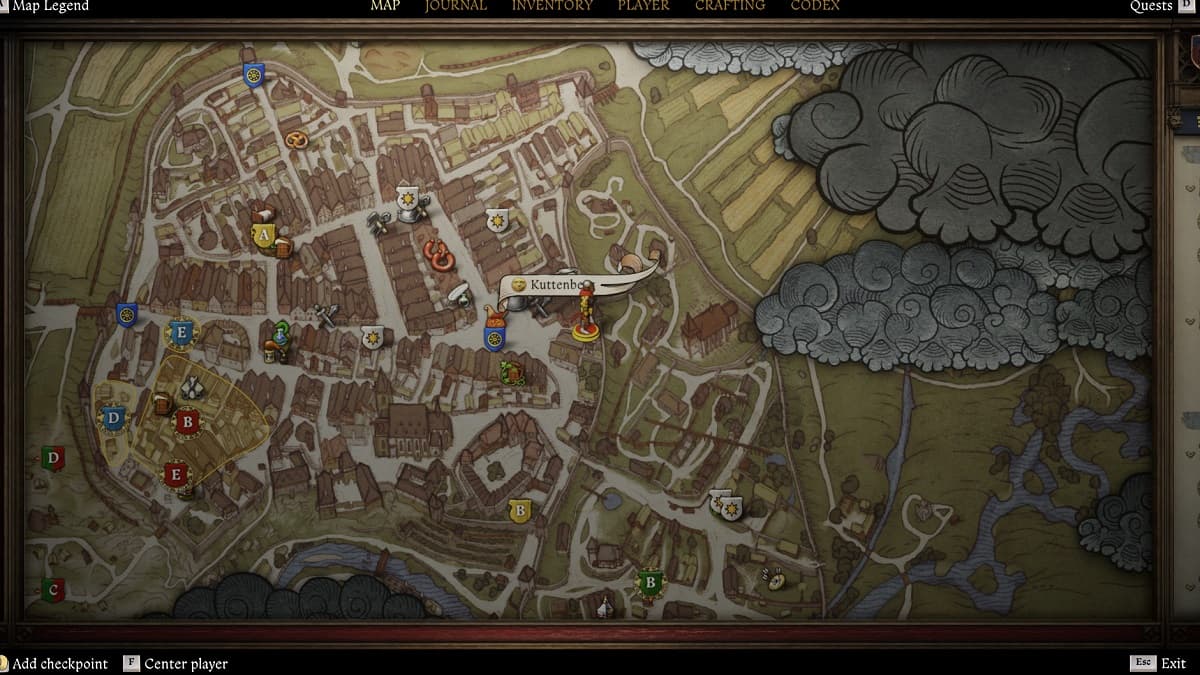
Task: Select the pretzel bakery marker
Action: [296, 140]
